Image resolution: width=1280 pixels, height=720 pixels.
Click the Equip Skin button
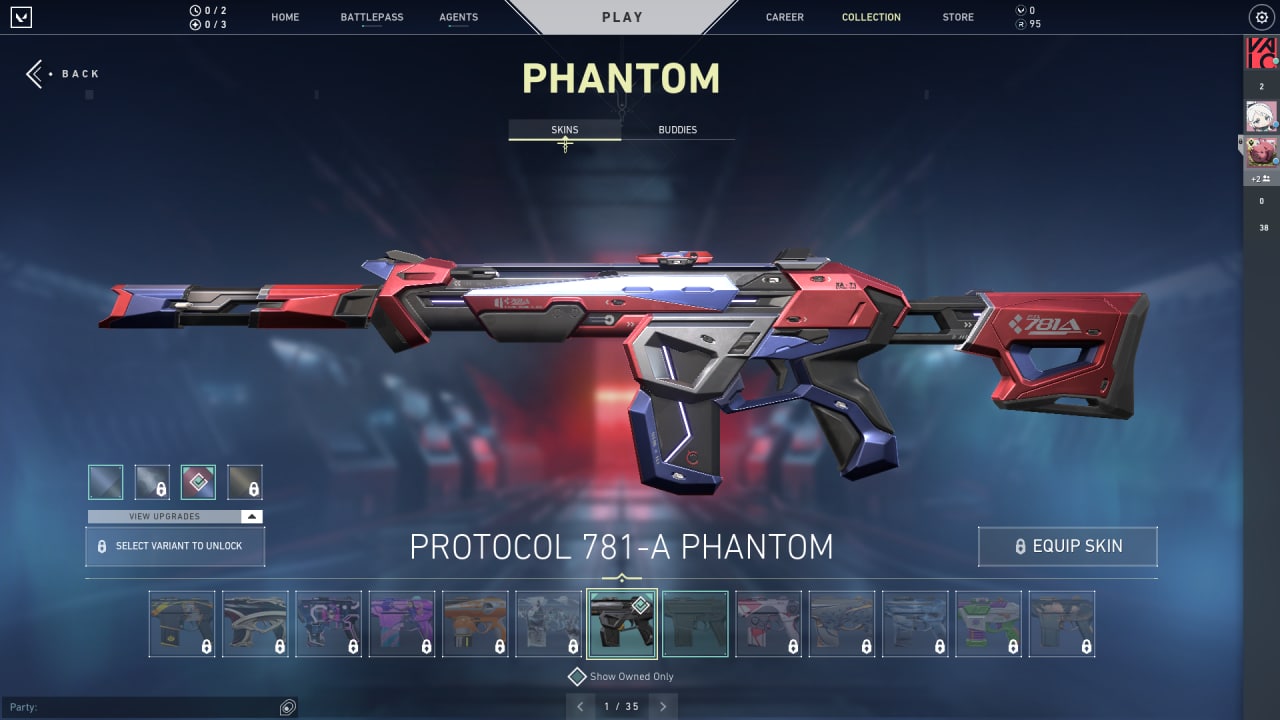point(1067,546)
